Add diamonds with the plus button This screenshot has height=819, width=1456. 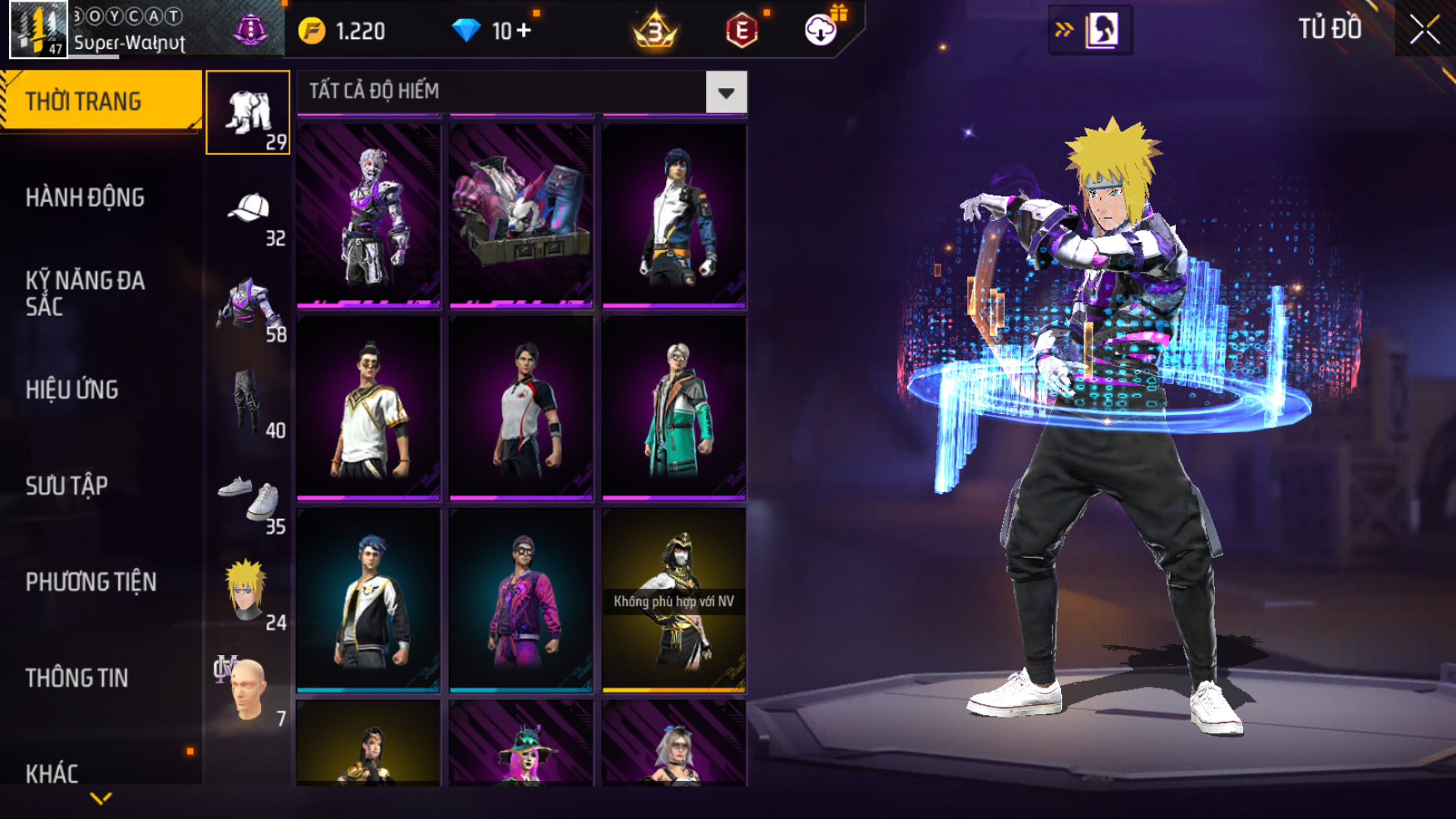tap(524, 31)
